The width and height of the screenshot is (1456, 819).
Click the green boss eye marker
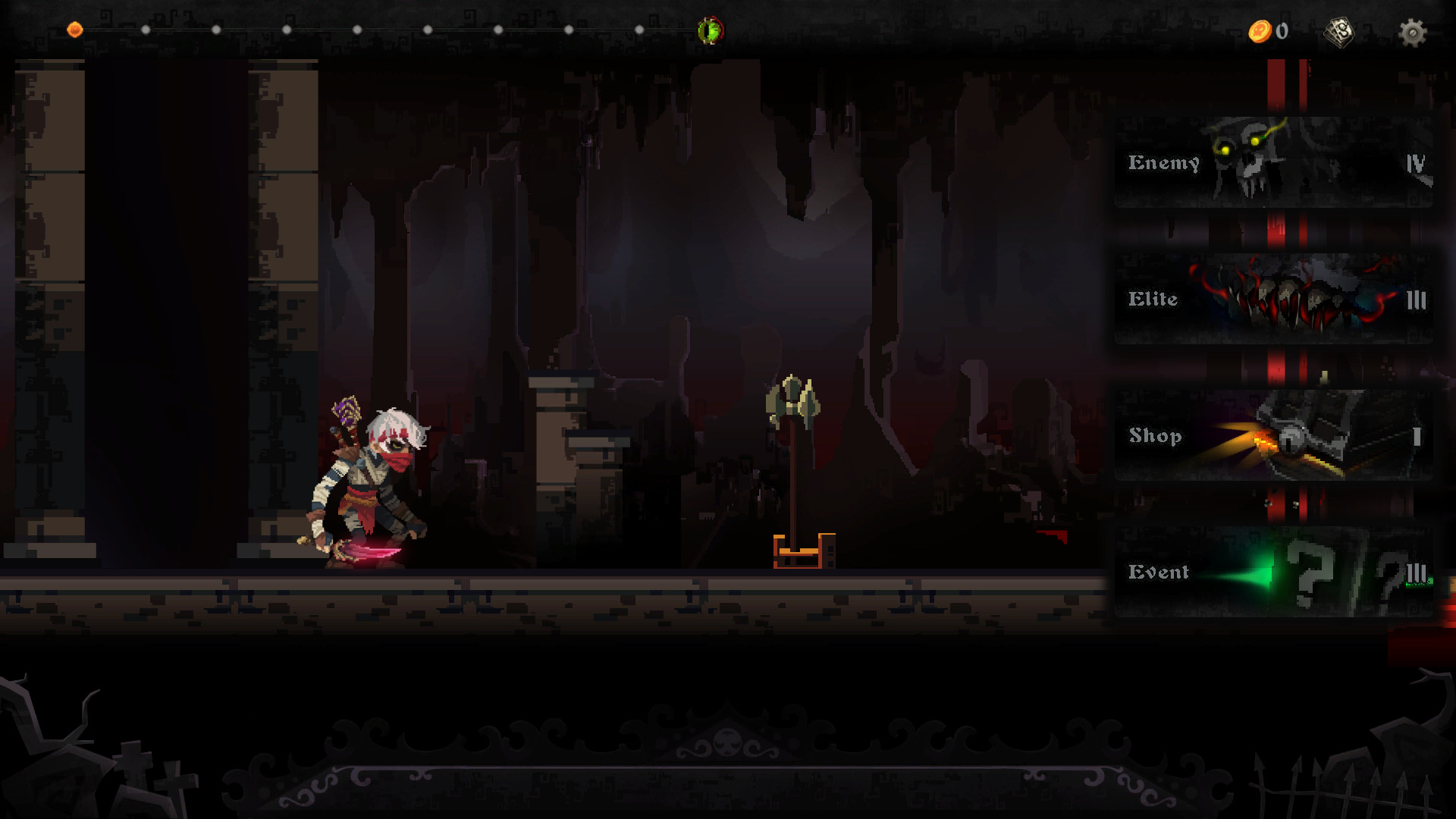[711, 30]
